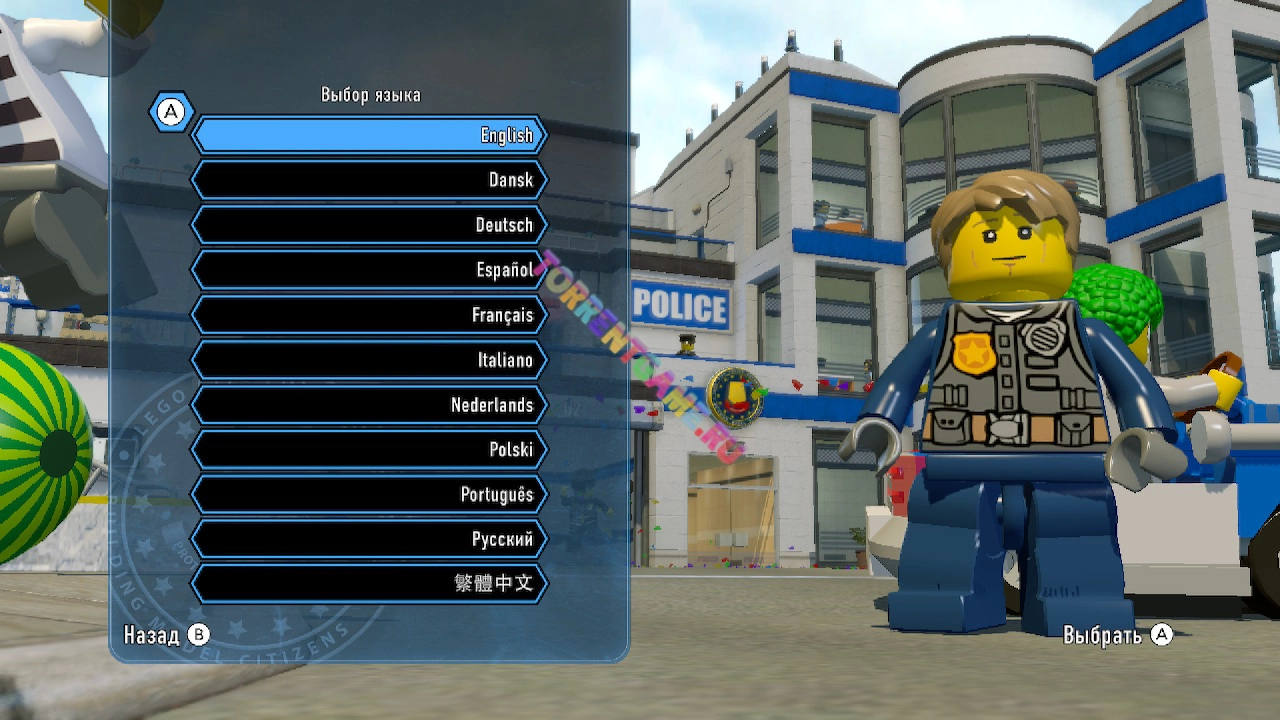Choose the Português language option
Image resolution: width=1280 pixels, height=720 pixels.
pos(369,494)
